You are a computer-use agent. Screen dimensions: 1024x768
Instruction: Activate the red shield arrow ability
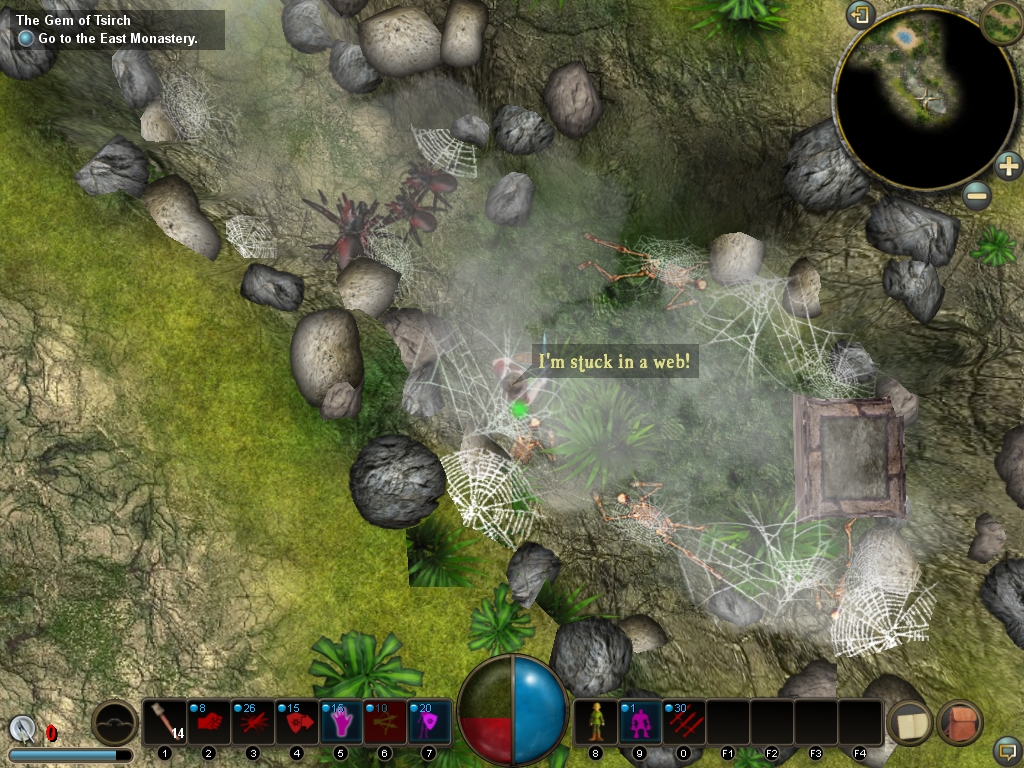[x=297, y=722]
